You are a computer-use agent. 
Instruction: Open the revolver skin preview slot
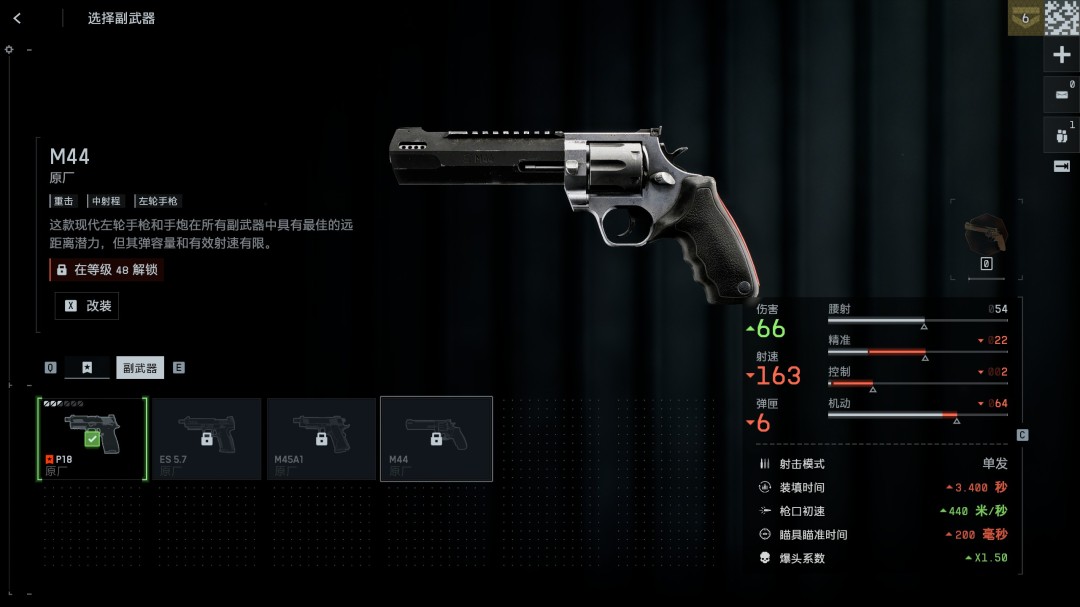[985, 236]
